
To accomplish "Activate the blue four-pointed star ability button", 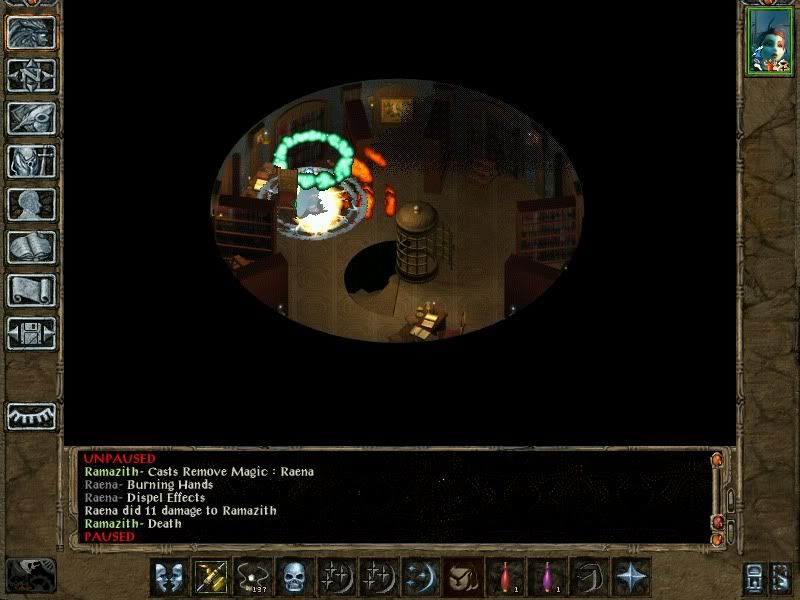I will [631, 577].
